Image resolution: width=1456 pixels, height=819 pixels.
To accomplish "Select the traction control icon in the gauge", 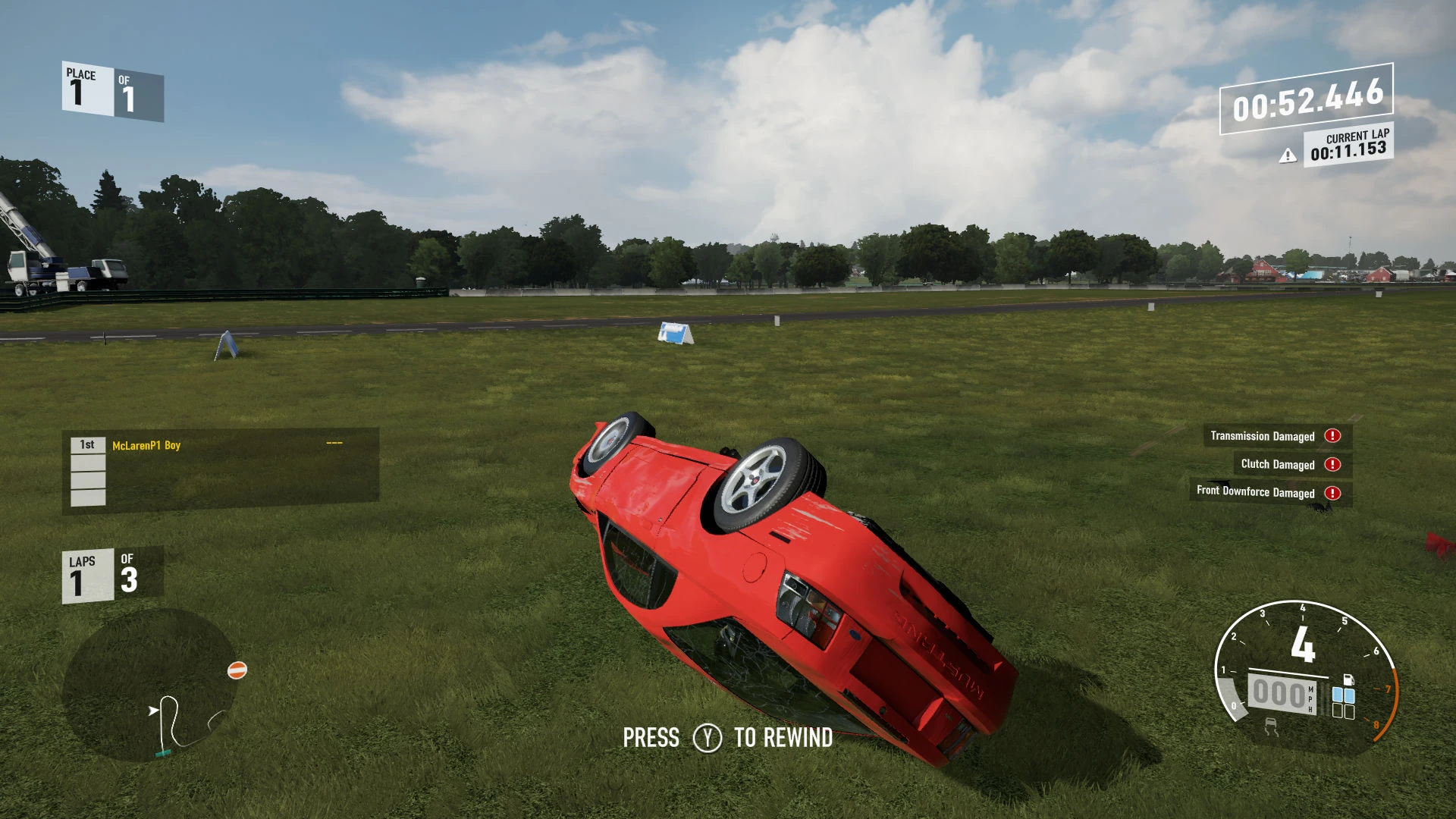I will coord(1272,726).
